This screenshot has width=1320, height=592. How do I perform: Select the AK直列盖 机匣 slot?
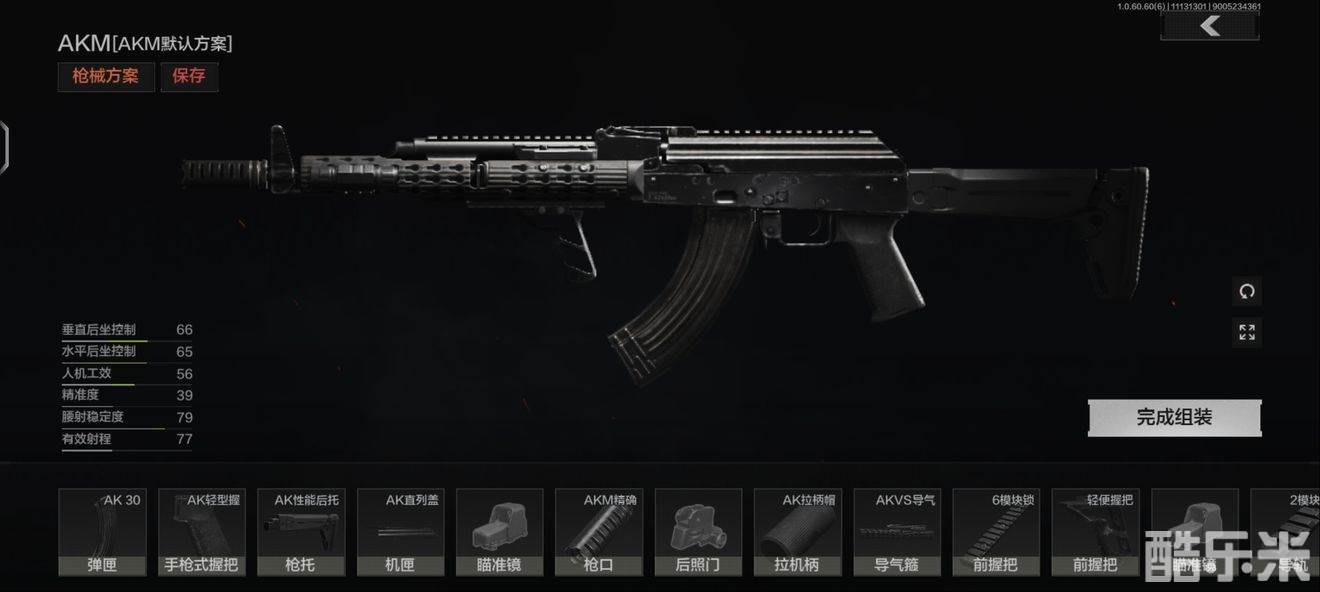click(x=400, y=532)
